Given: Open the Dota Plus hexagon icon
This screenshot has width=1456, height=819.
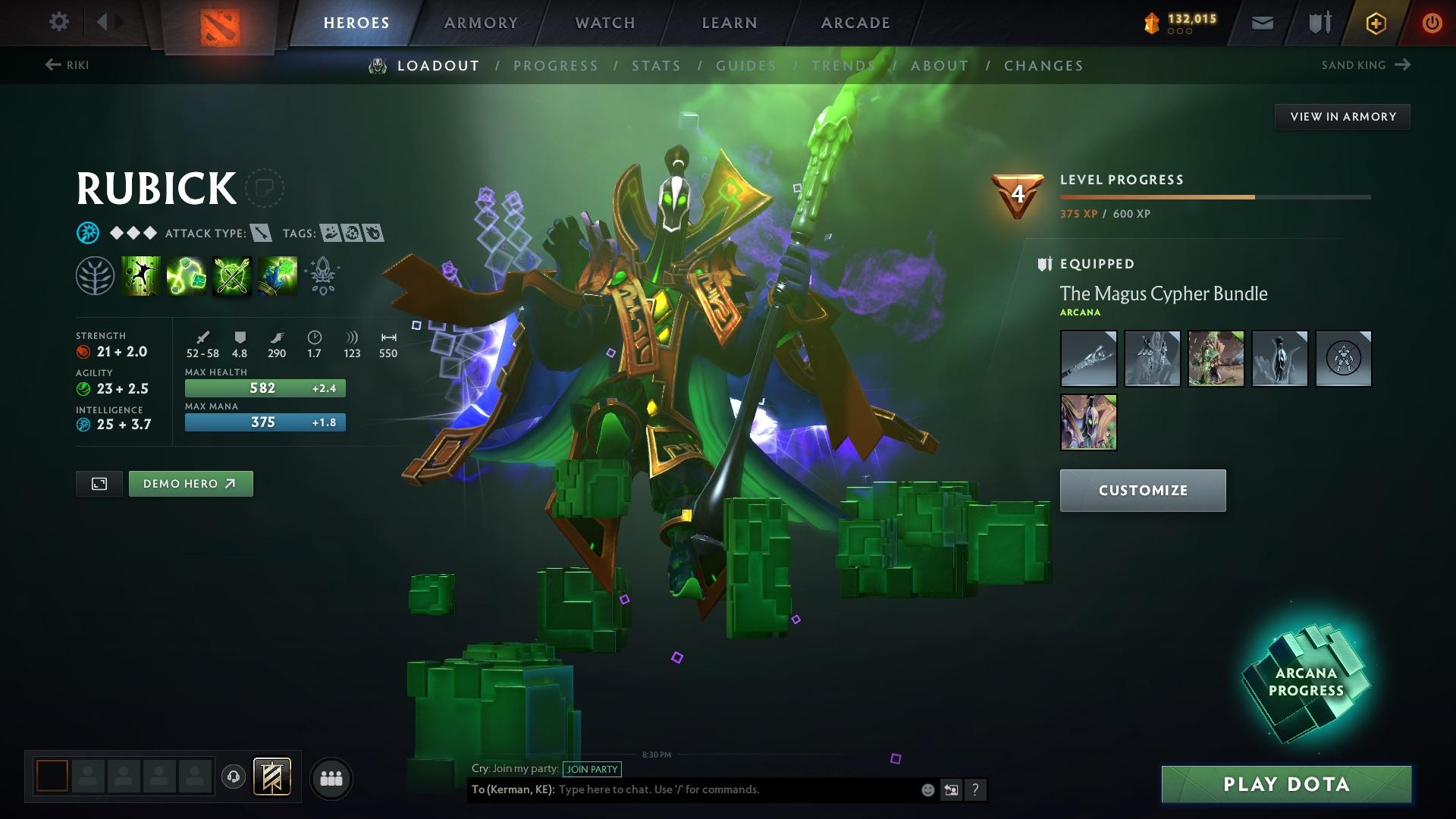Looking at the screenshot, I should pyautogui.click(x=1375, y=22).
